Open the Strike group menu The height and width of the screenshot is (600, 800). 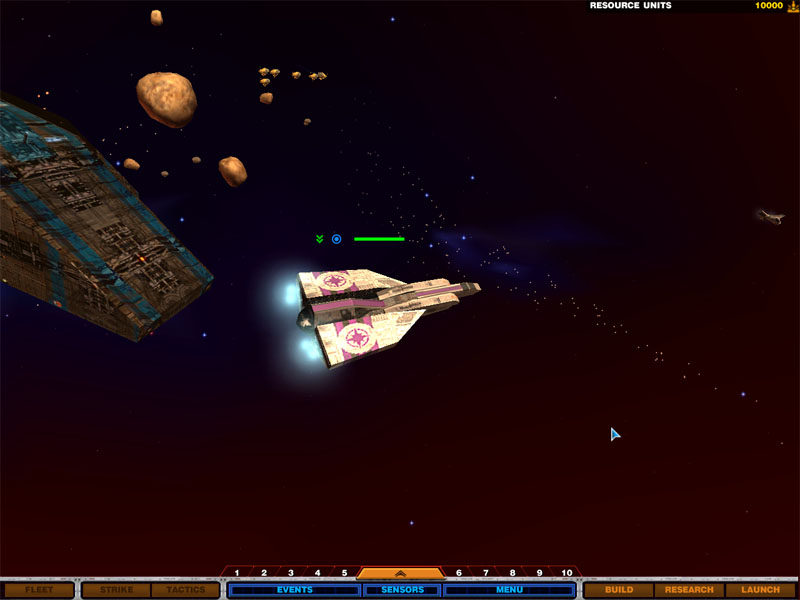(x=115, y=590)
